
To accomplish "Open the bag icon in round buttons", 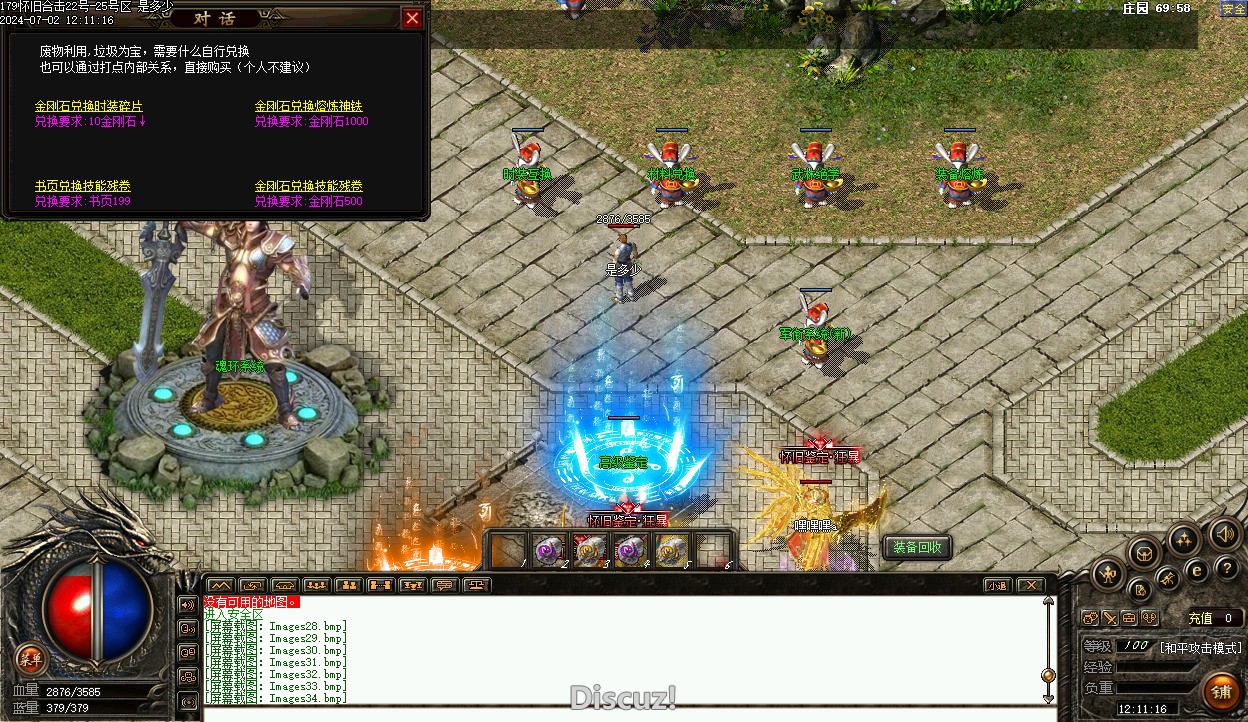I will click(1143, 552).
